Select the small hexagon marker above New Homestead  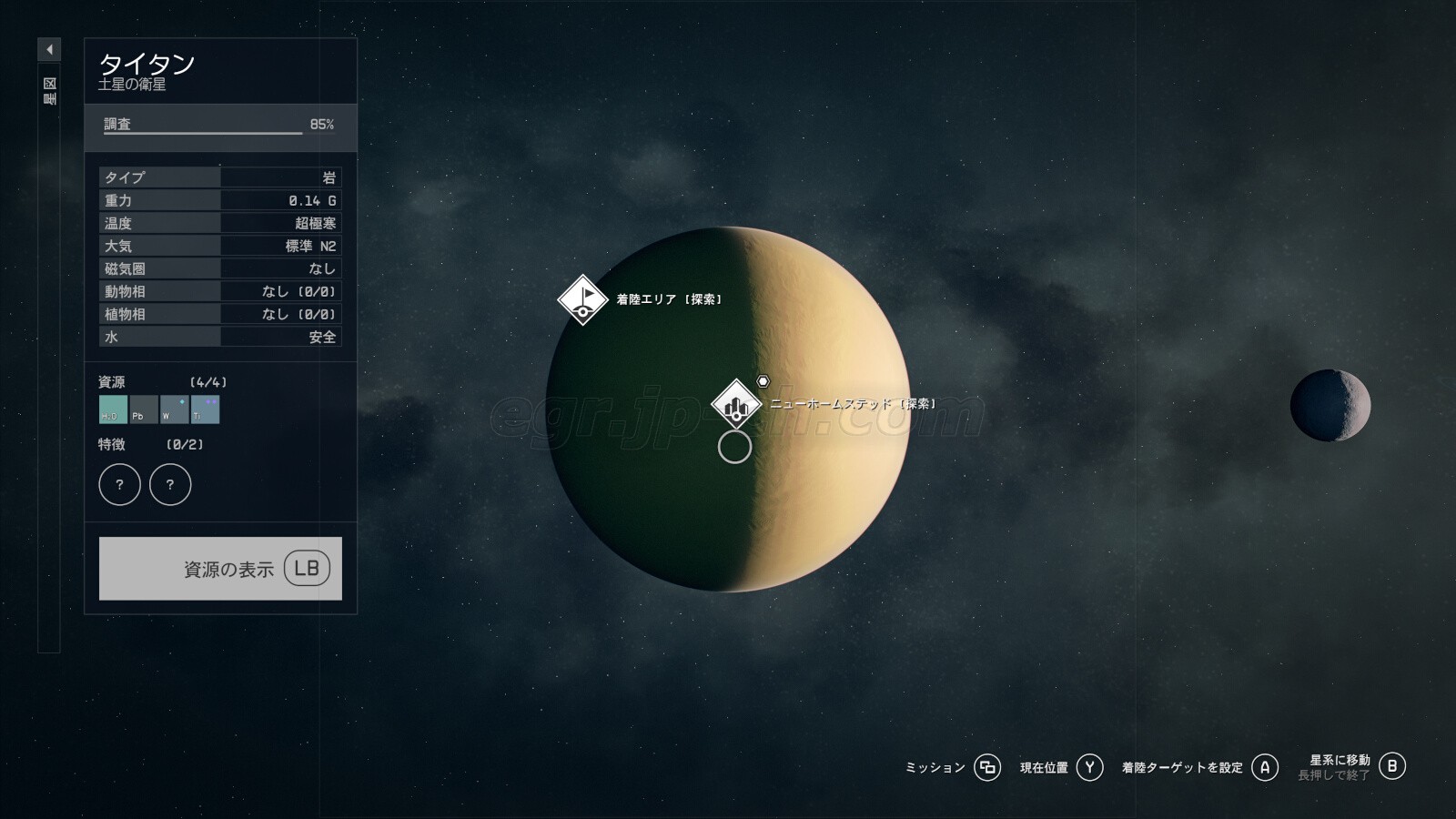763,381
